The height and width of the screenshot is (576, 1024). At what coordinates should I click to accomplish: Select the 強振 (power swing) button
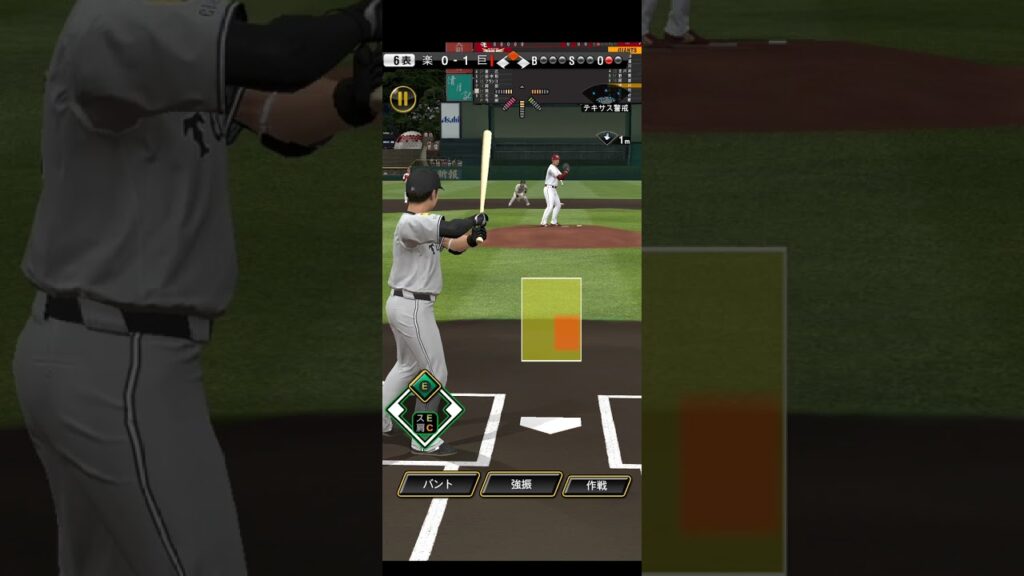[x=520, y=484]
